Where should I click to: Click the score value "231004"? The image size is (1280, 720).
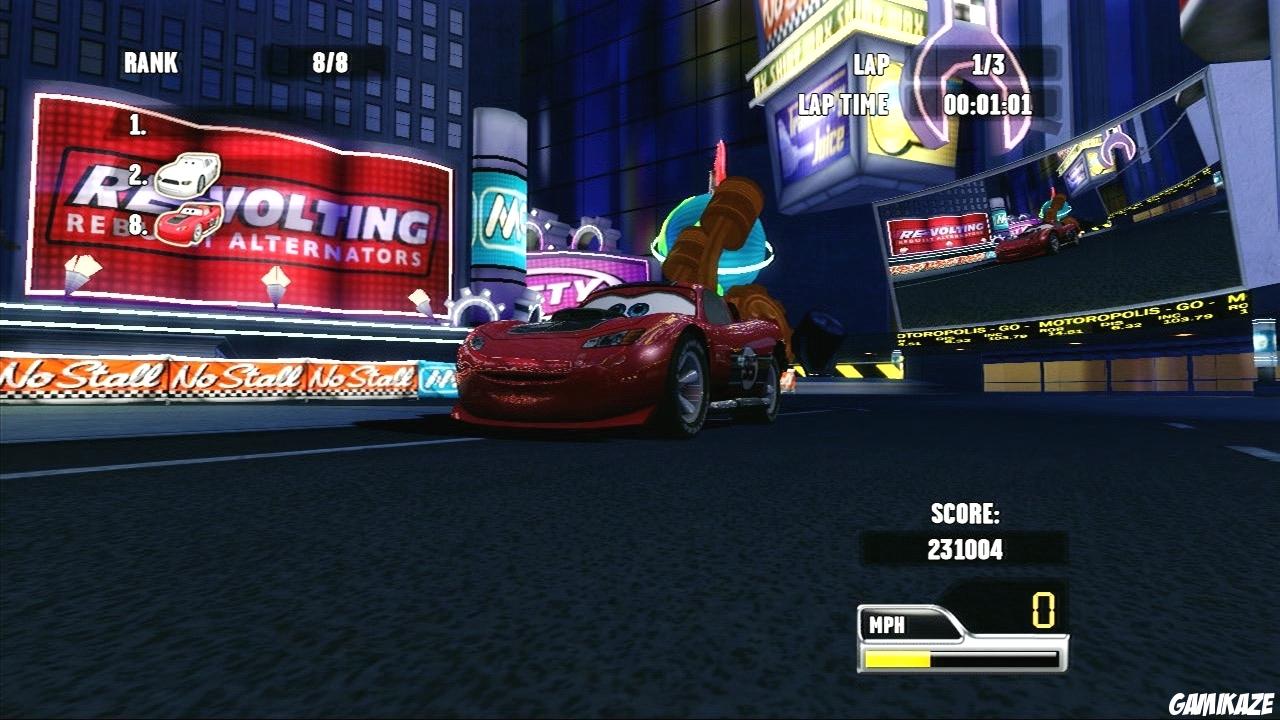pyautogui.click(x=967, y=548)
